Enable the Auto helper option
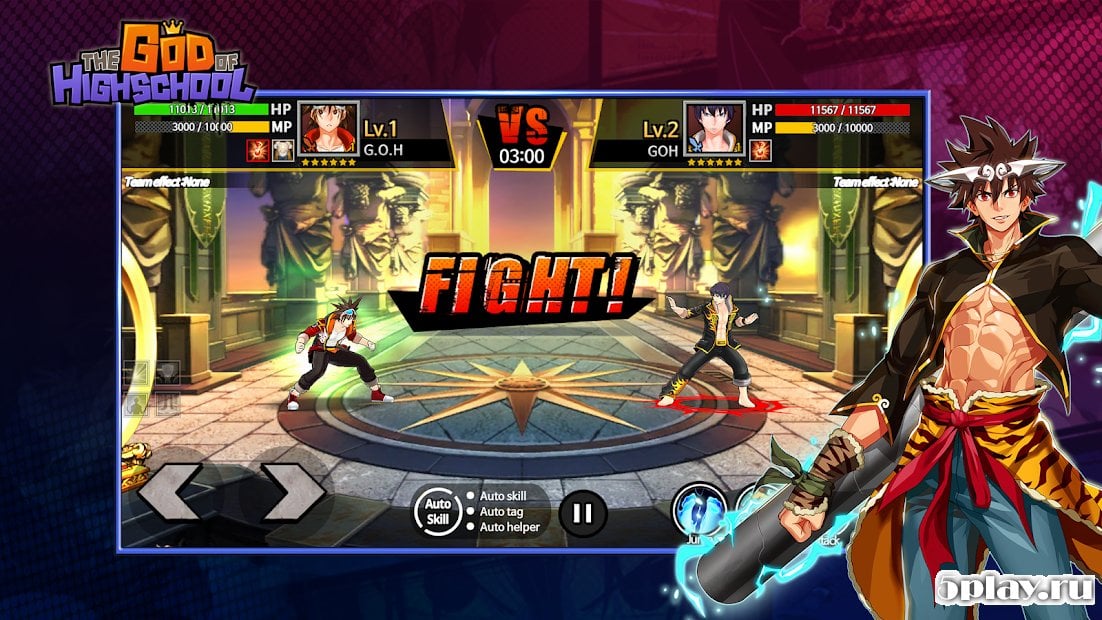Viewport: 1102px width, 620px height. coord(507,528)
